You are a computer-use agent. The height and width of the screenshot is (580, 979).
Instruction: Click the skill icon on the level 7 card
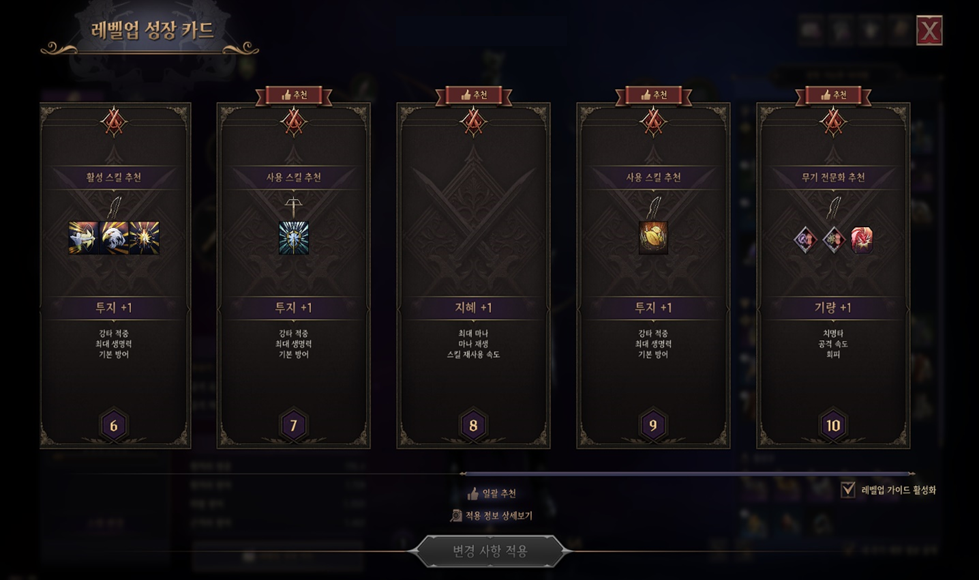(293, 238)
